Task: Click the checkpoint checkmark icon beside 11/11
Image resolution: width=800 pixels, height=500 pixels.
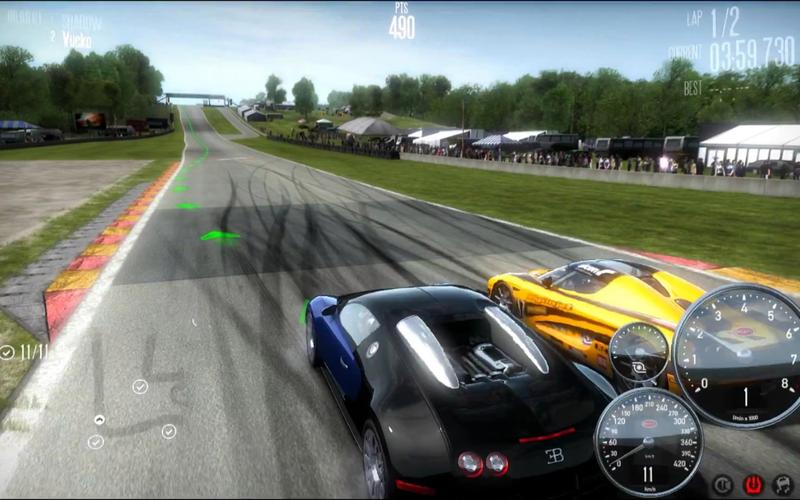Action: tap(8, 352)
